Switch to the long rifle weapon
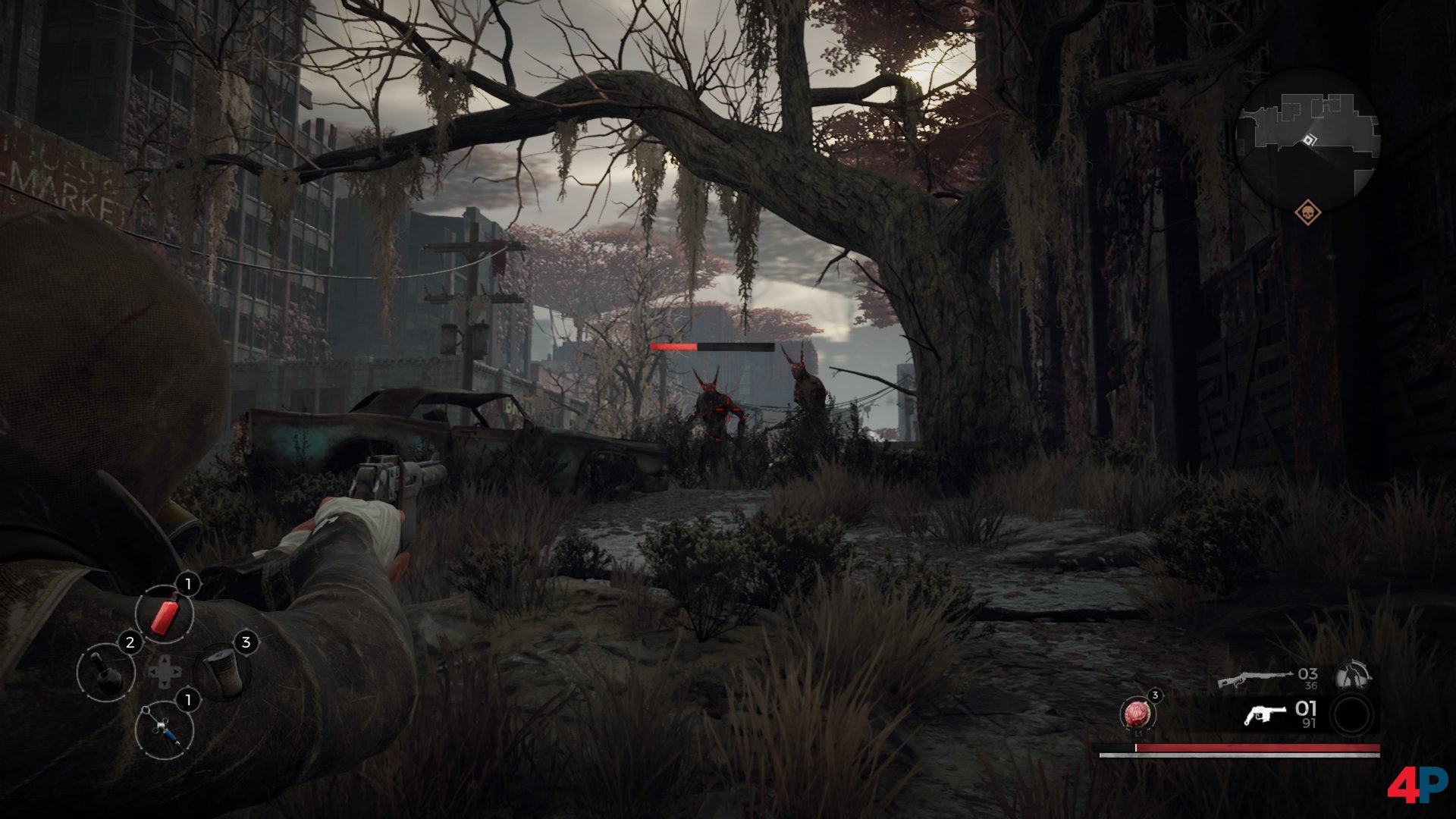Viewport: 1456px width, 819px height. point(1254,678)
